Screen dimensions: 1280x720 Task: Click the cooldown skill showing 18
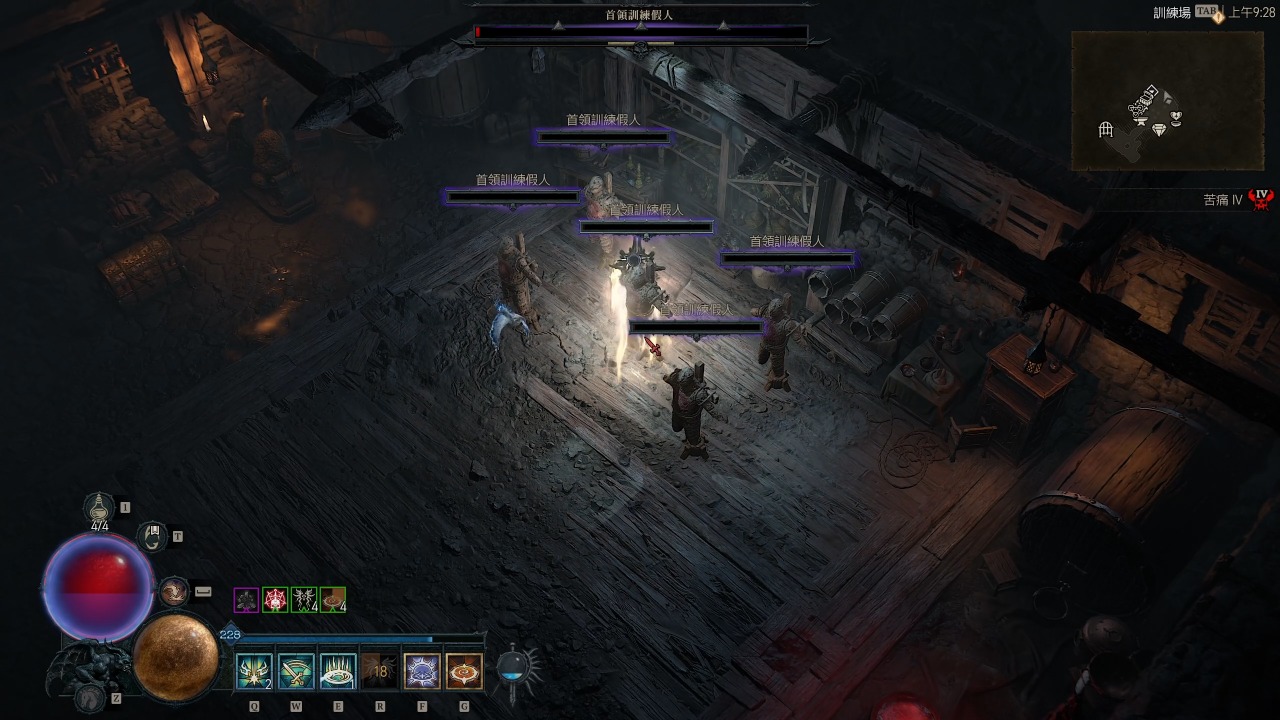(380, 671)
